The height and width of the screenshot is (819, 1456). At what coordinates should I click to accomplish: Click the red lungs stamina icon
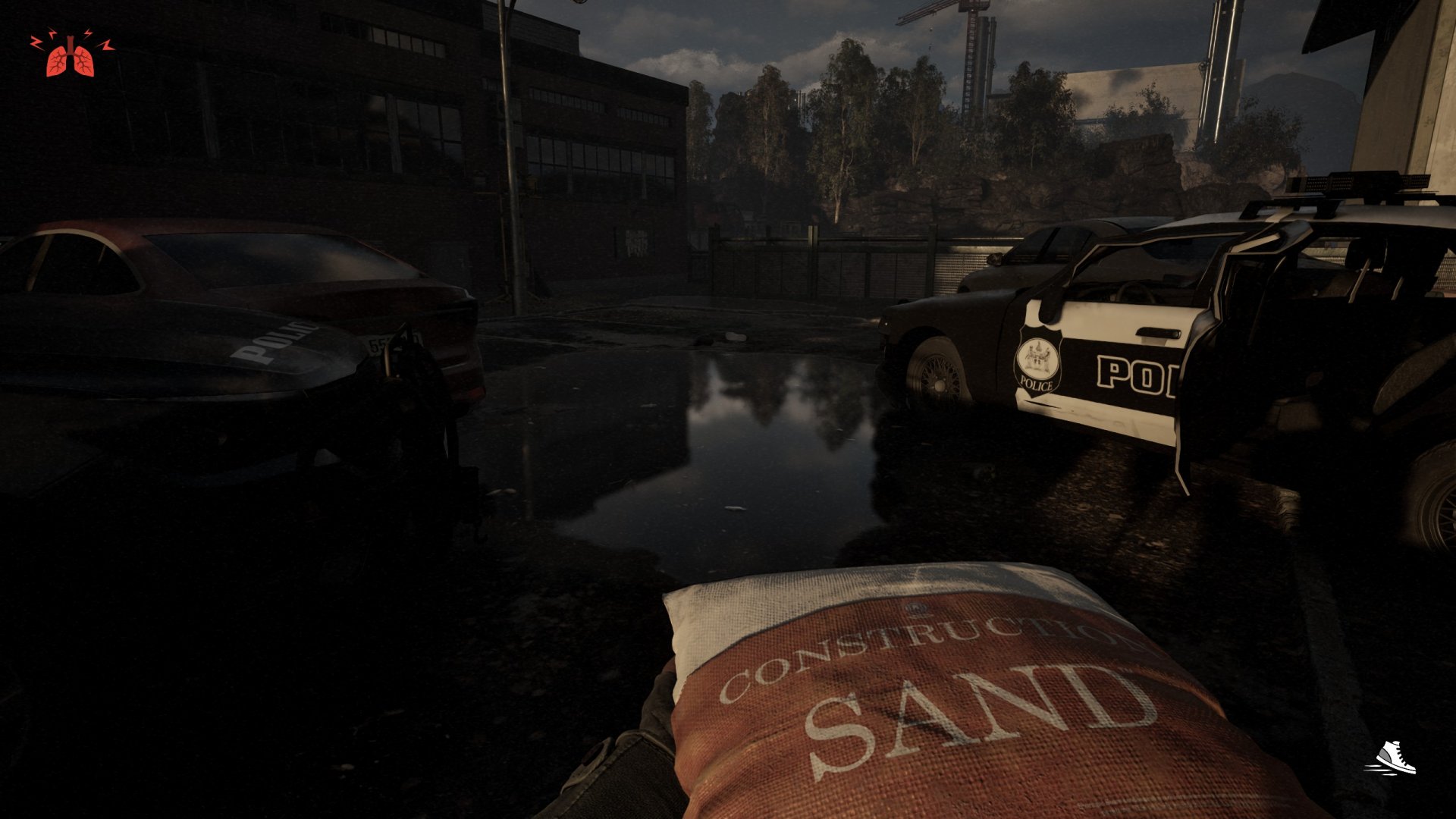coord(71,56)
